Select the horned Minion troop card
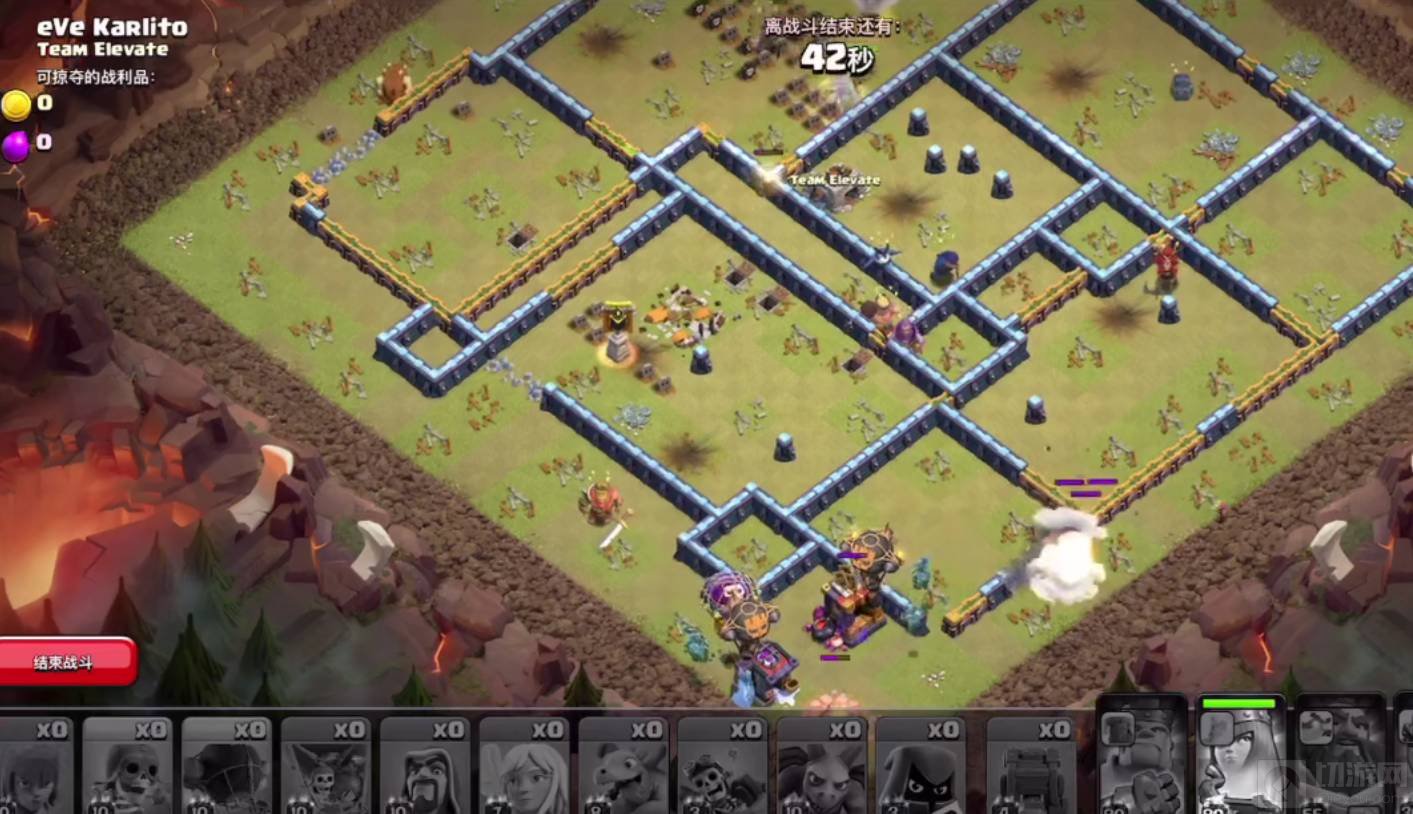This screenshot has height=814, width=1413. (821, 765)
